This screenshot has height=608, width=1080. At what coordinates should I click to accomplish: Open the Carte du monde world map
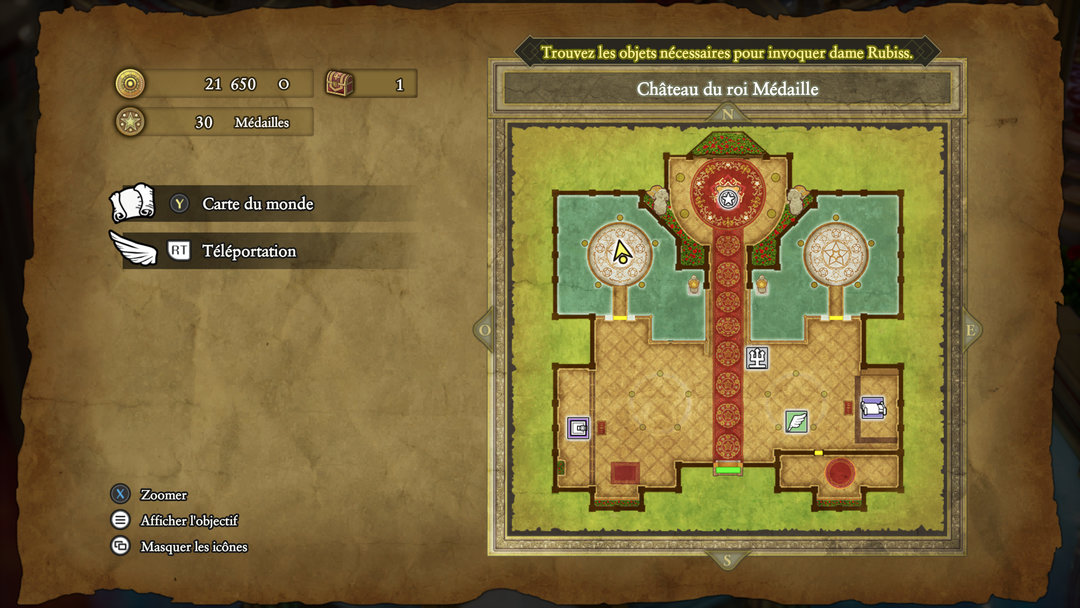click(x=257, y=204)
